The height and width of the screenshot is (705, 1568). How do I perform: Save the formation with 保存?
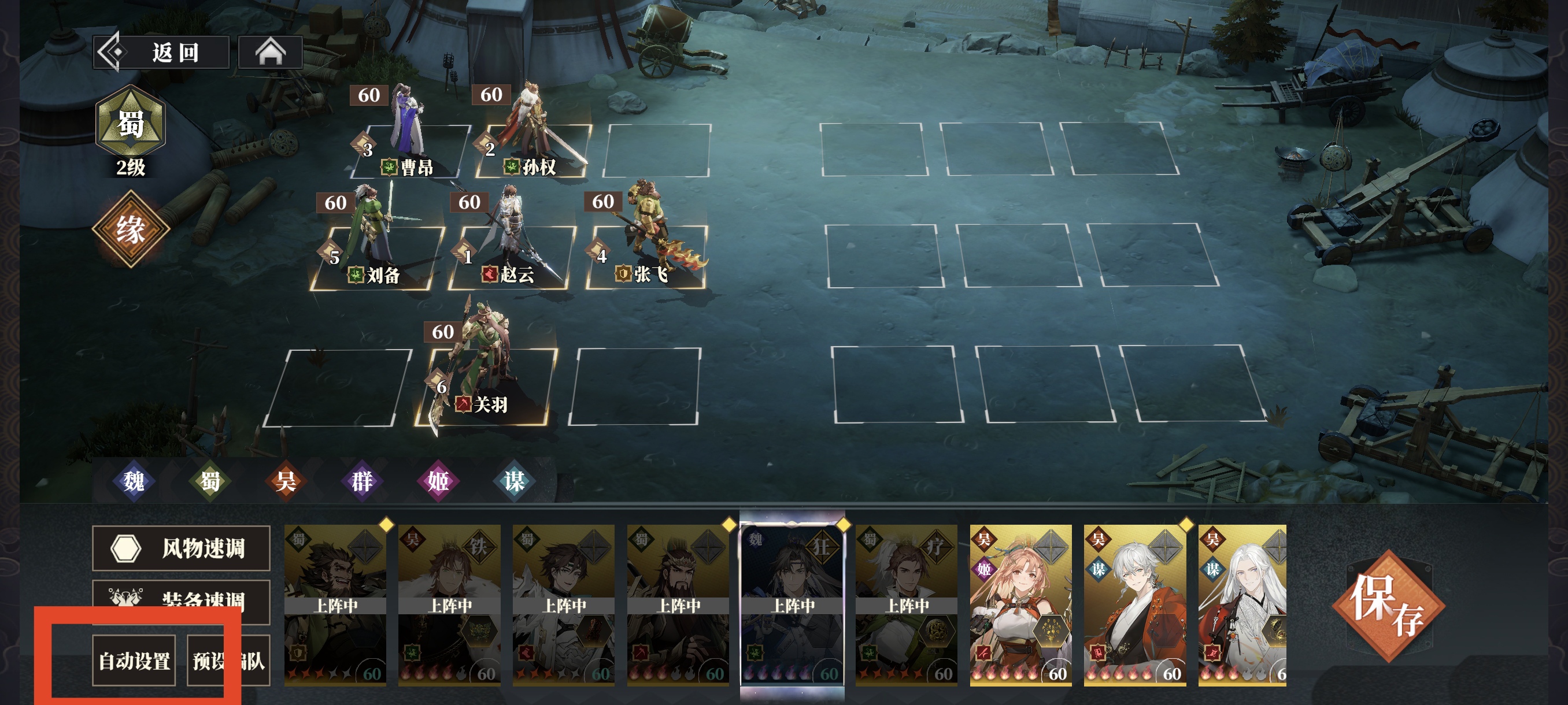tap(1388, 606)
